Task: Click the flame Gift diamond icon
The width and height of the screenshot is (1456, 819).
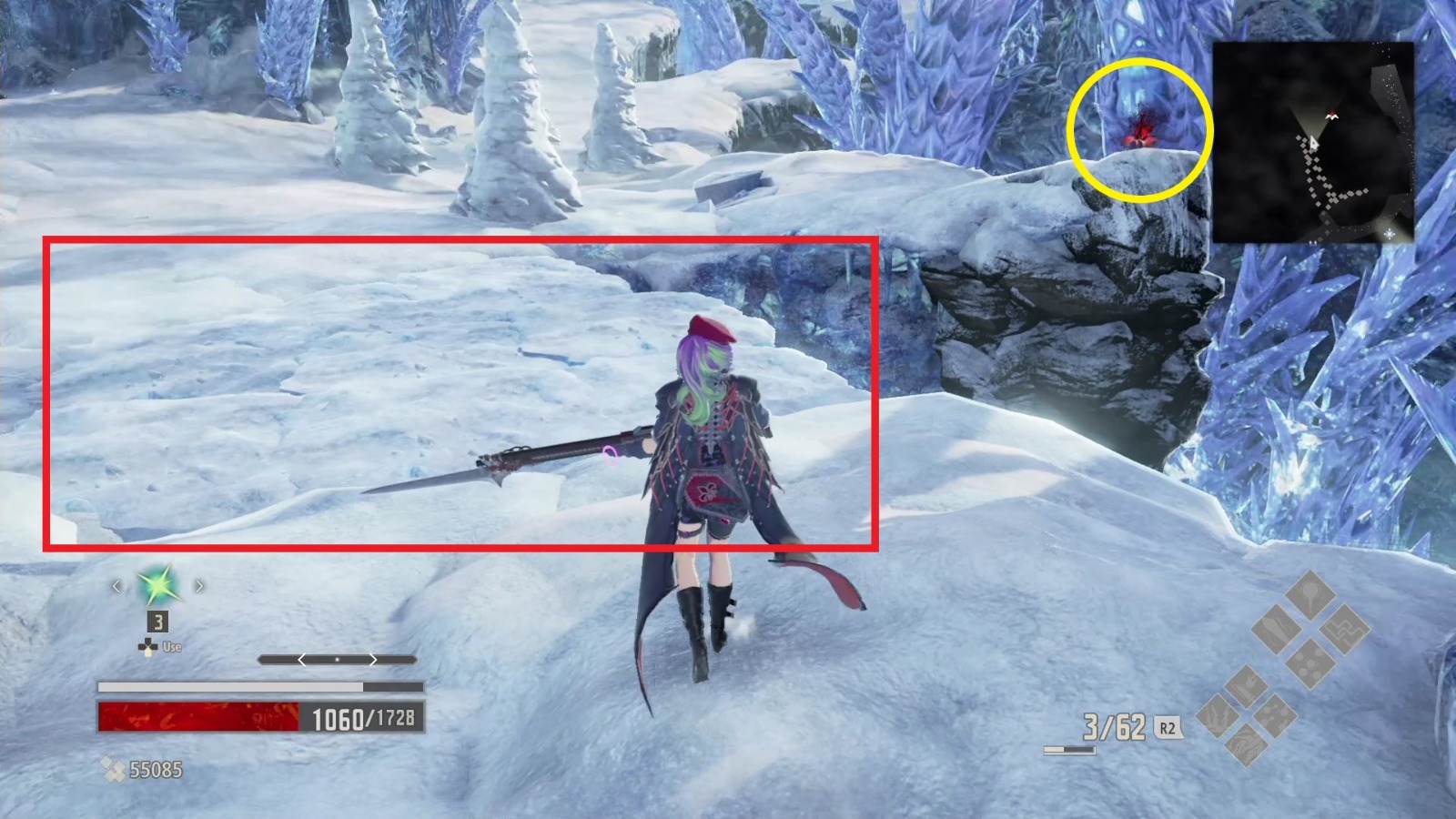Action: (x=1246, y=687)
